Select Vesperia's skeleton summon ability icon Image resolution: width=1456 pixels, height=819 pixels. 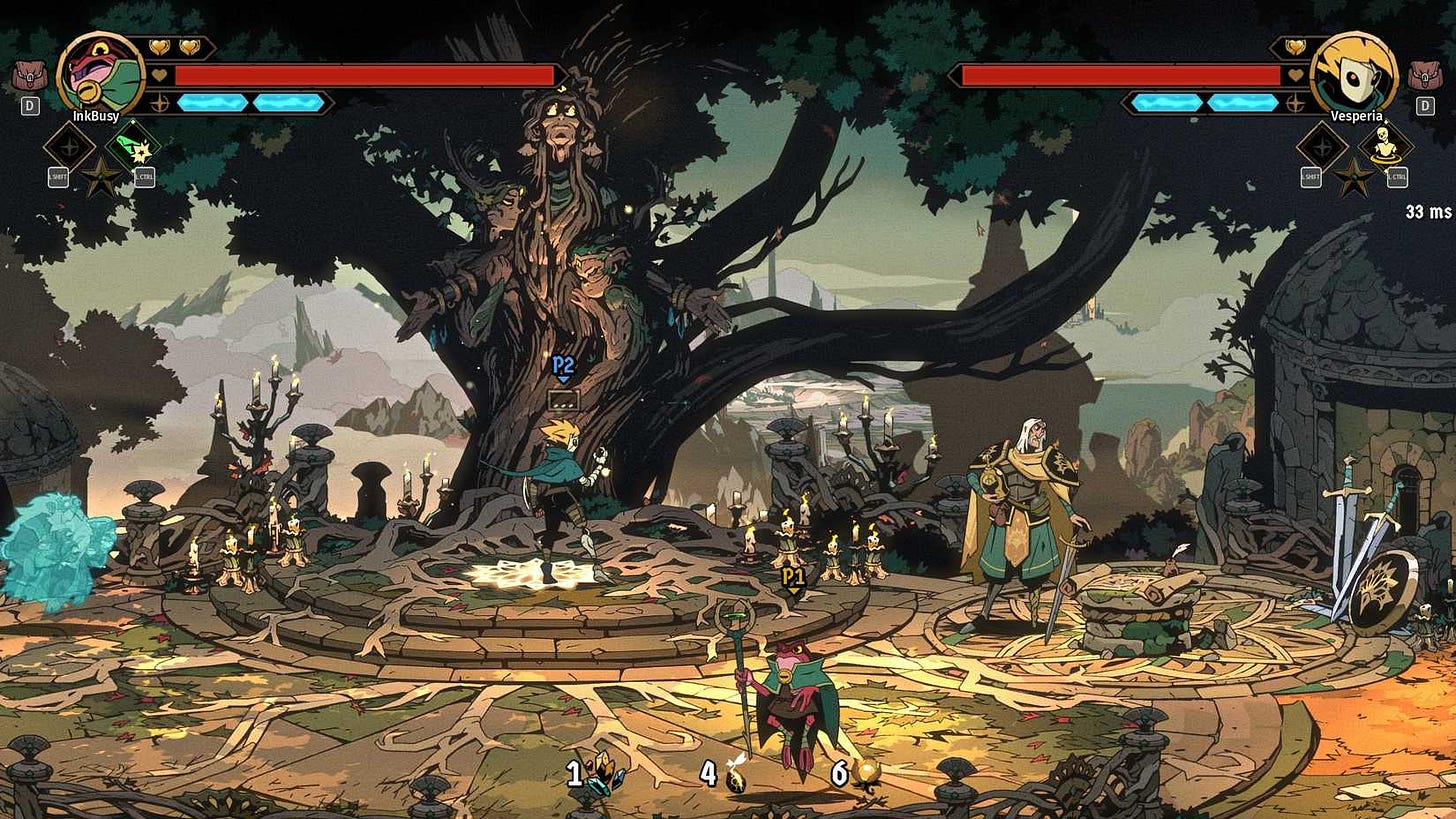tap(1384, 144)
